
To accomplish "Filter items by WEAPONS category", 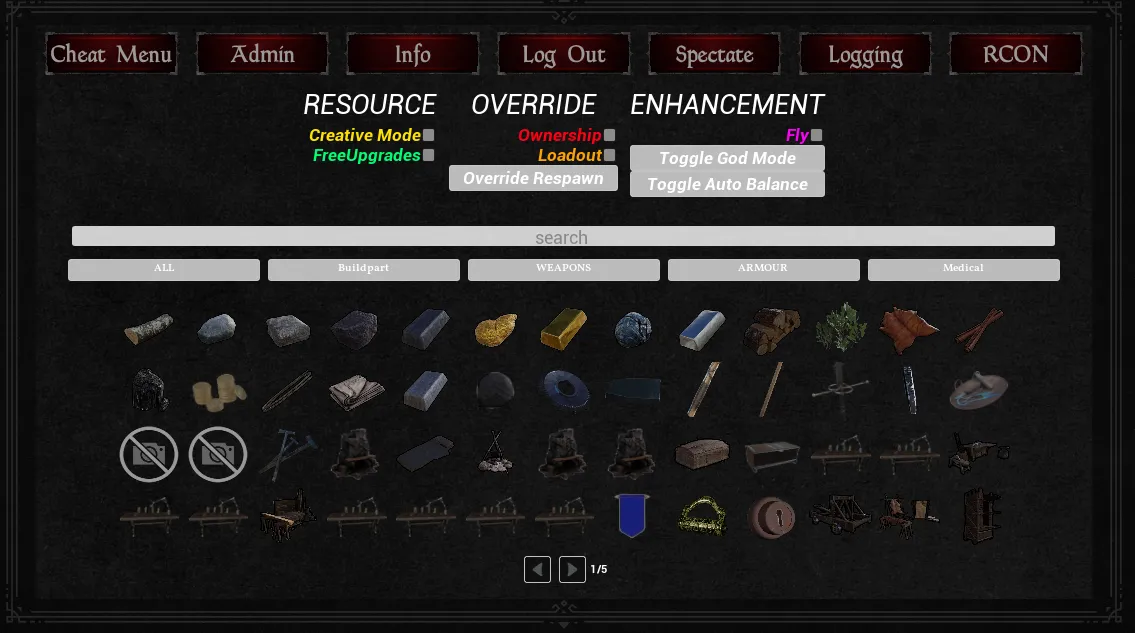I will [563, 269].
